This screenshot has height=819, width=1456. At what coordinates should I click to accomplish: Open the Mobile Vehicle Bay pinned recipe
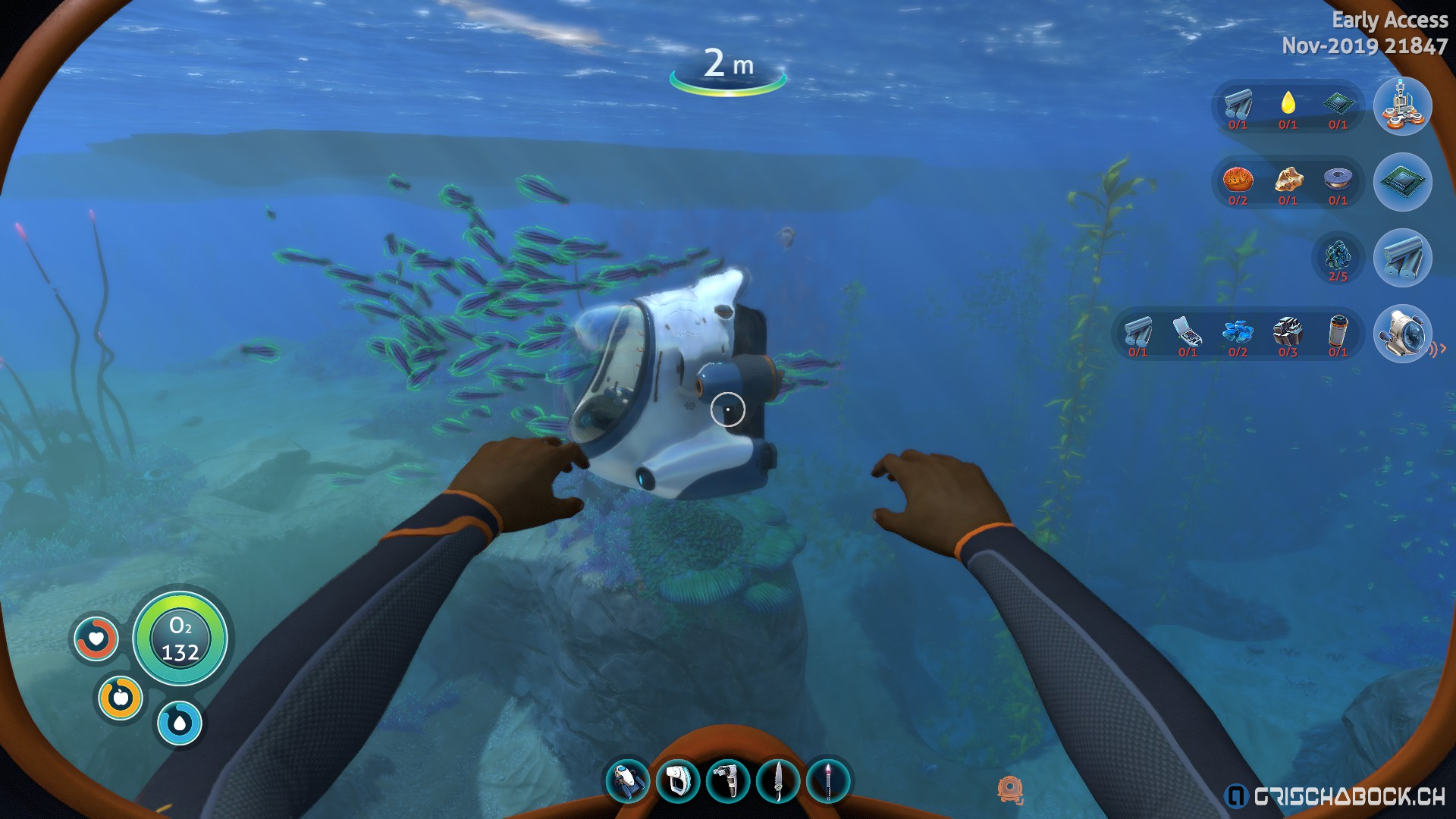(x=1402, y=106)
